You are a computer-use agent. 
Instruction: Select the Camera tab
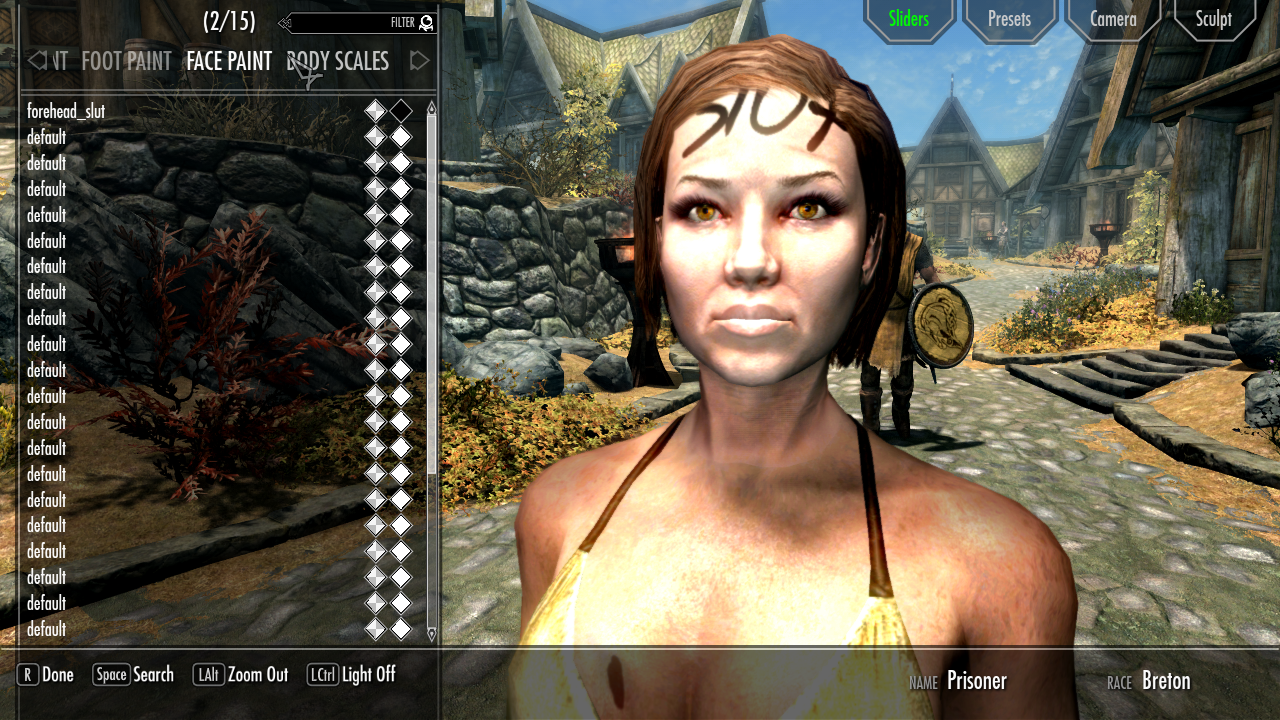point(1113,18)
